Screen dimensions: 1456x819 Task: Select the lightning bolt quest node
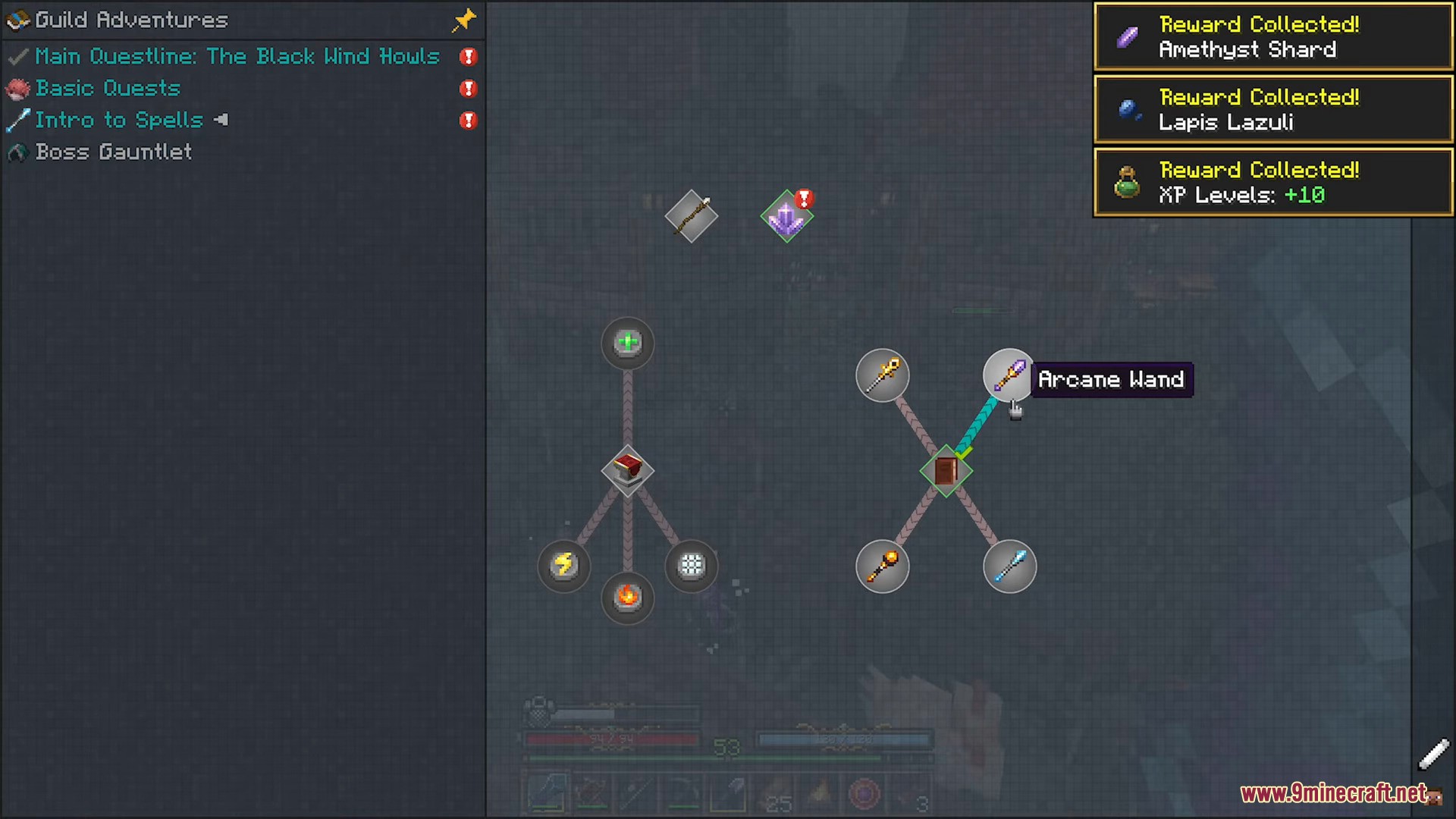coord(563,566)
